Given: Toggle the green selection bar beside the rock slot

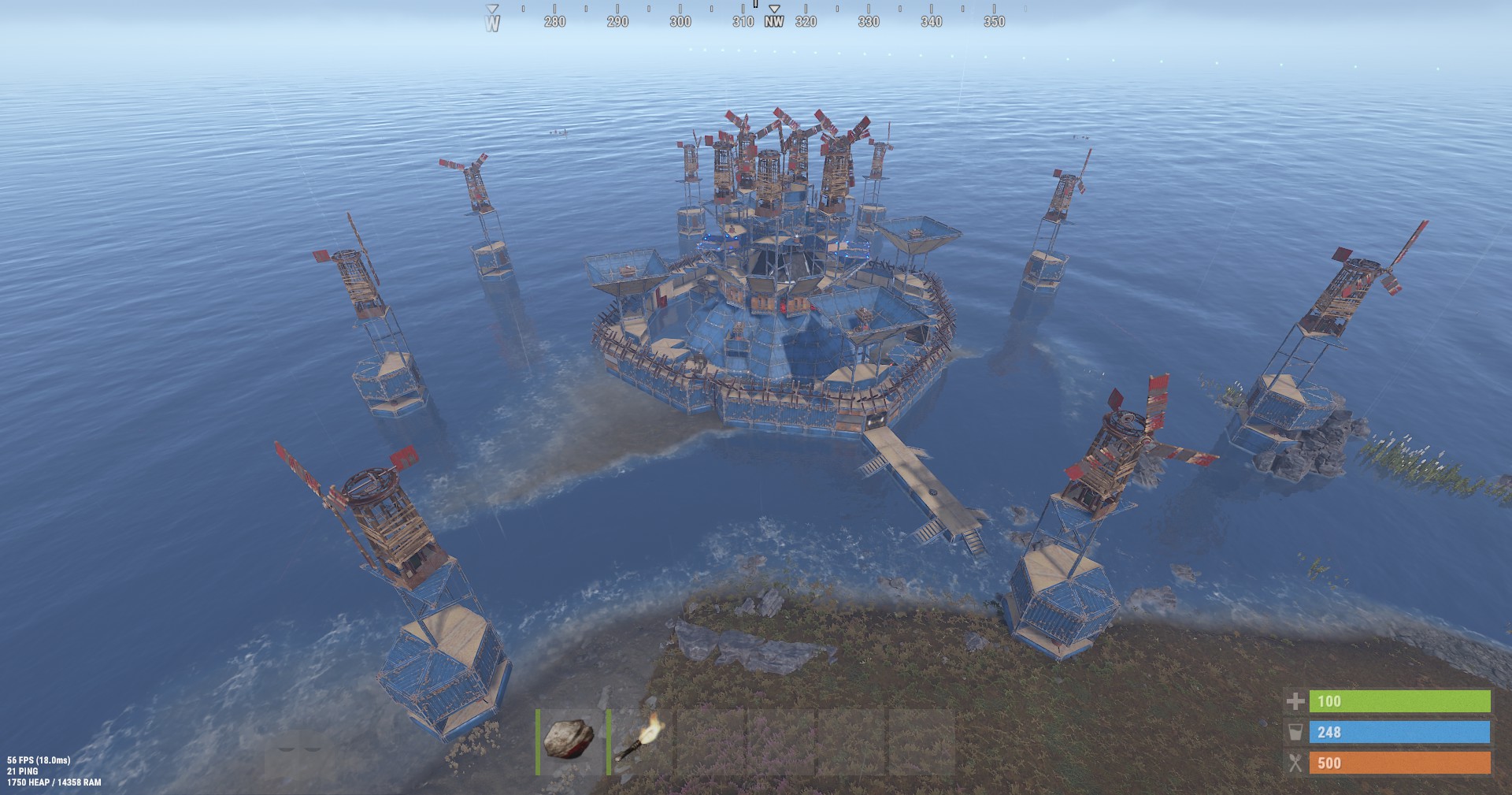Looking at the screenshot, I should (x=537, y=741).
